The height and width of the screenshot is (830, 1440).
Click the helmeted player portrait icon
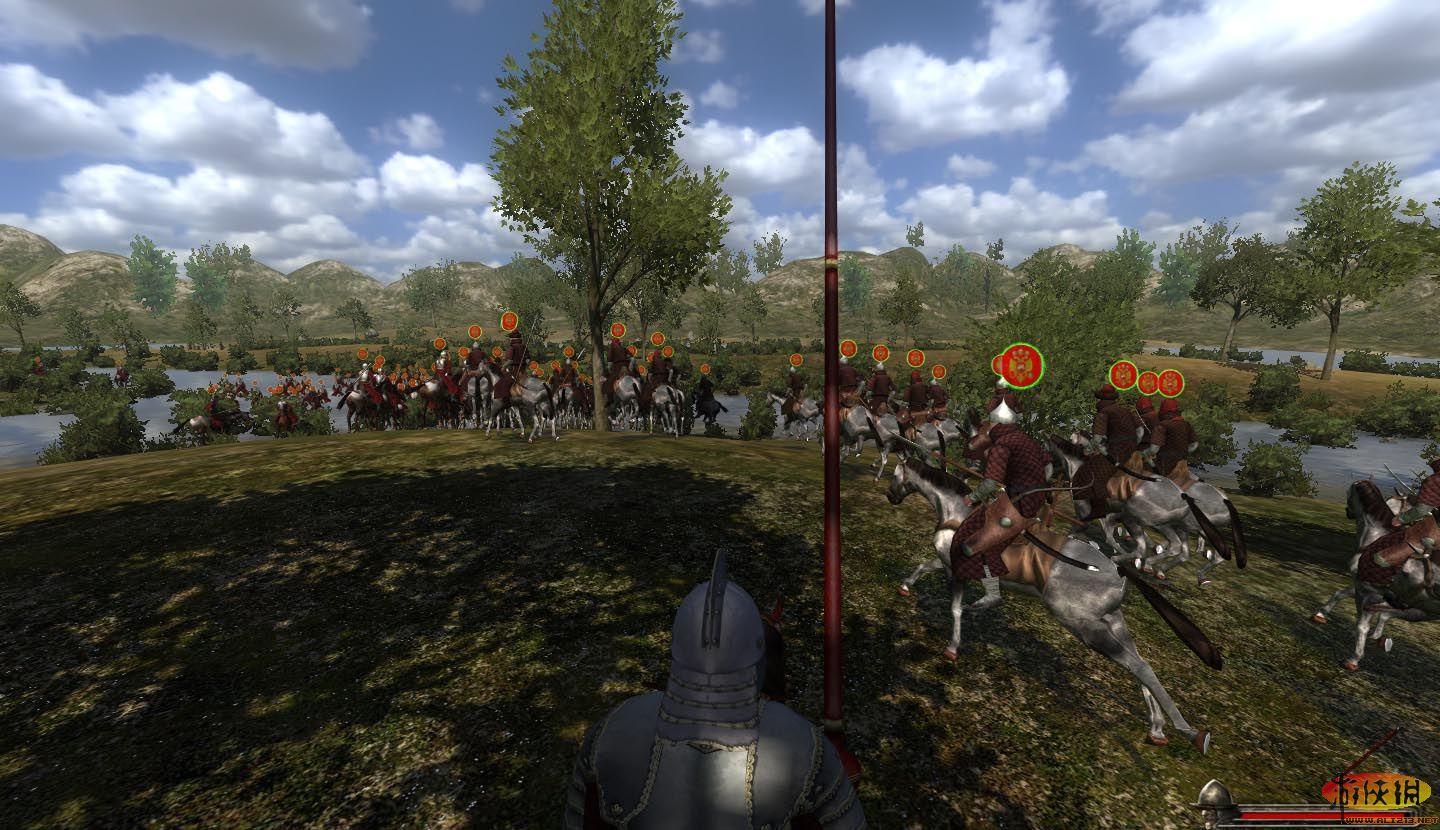pos(1213,801)
